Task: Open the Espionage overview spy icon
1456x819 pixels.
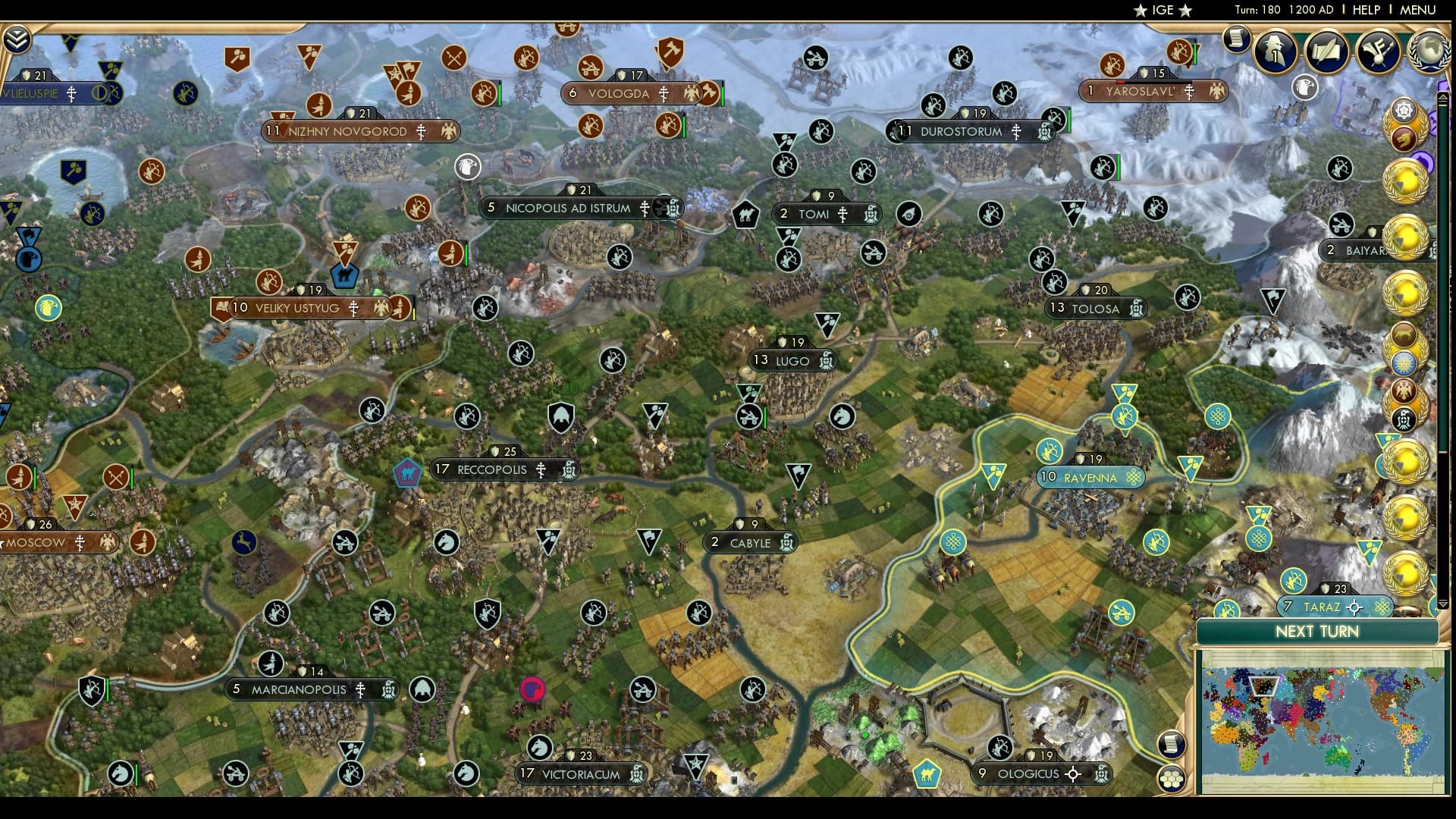Action: (1274, 52)
